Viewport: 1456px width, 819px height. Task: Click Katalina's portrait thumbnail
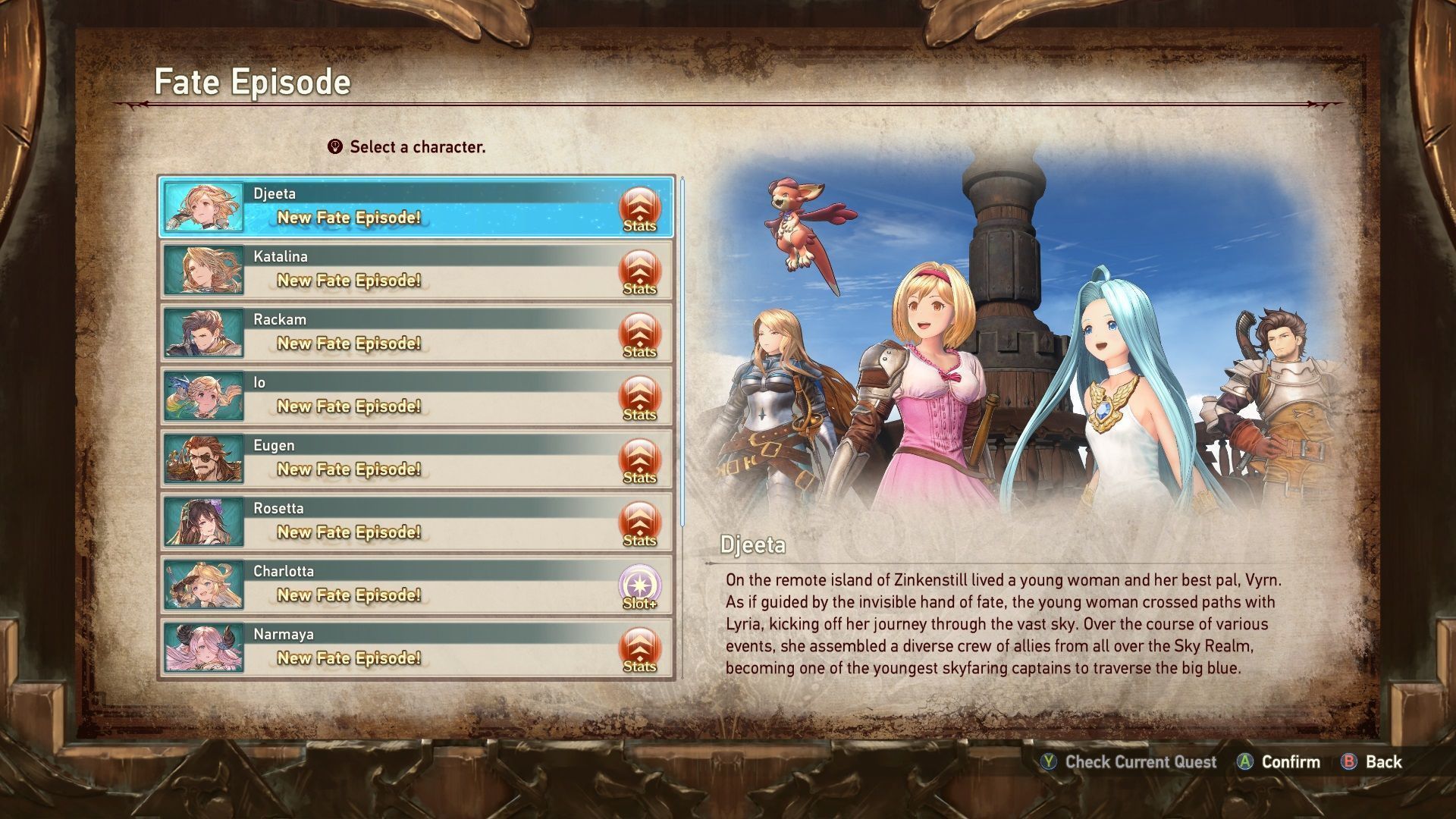[x=204, y=270]
